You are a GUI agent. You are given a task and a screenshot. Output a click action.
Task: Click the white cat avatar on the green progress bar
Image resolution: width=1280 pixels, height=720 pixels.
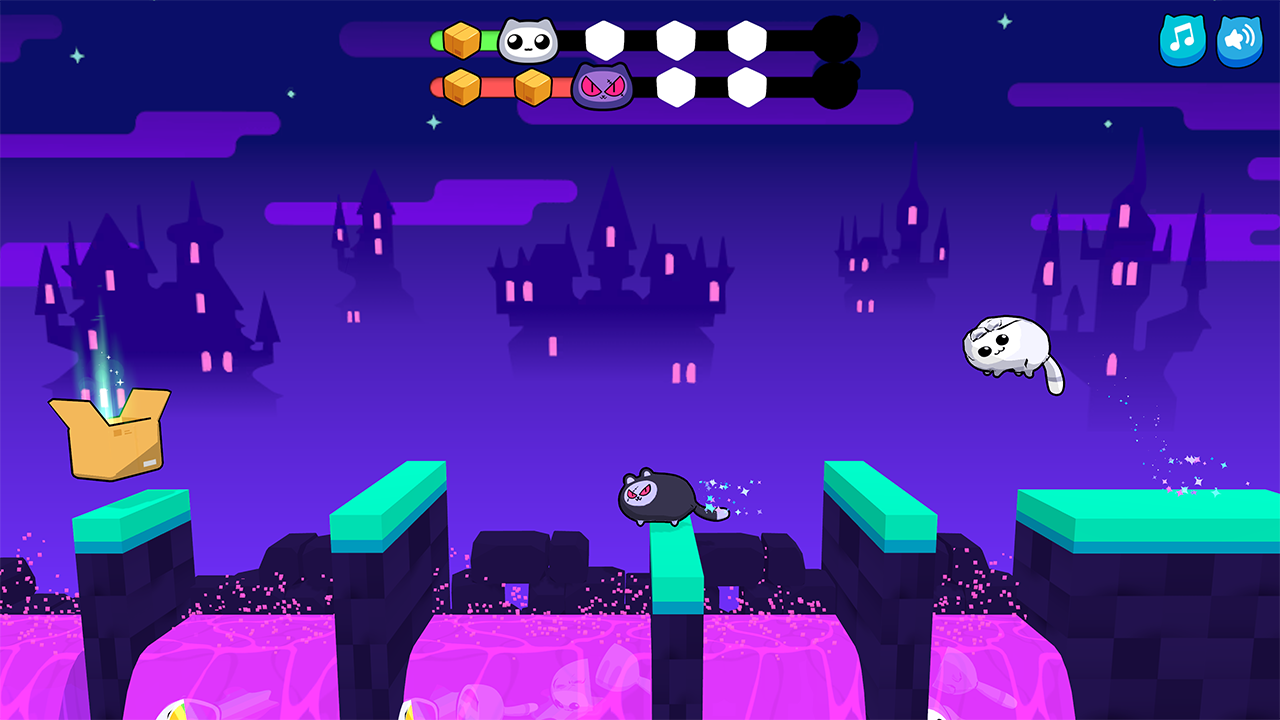(x=530, y=40)
